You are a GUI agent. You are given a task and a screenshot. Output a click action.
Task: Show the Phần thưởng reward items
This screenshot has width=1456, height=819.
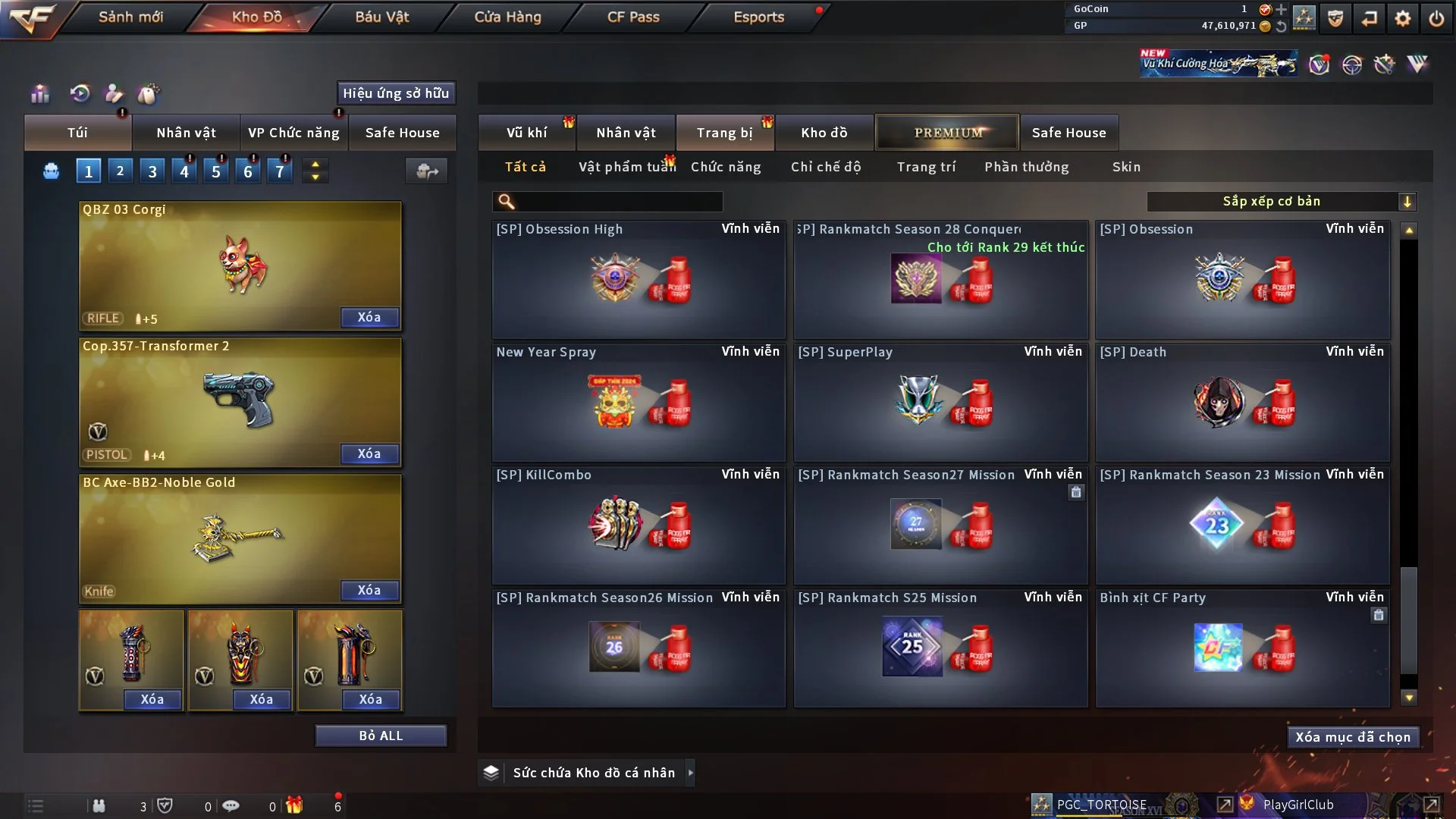(x=1026, y=167)
